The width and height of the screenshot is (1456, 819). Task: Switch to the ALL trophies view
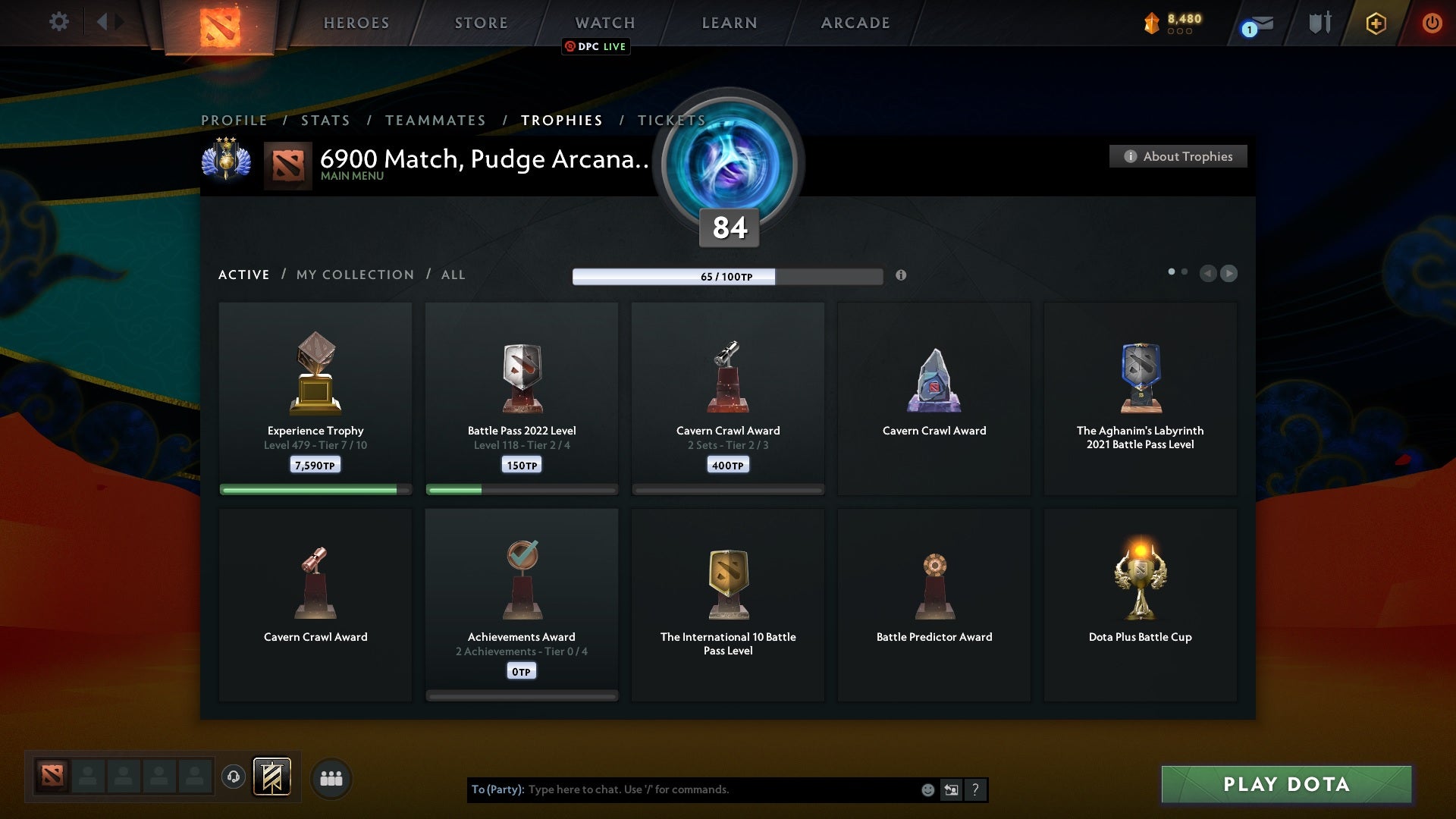pos(453,275)
